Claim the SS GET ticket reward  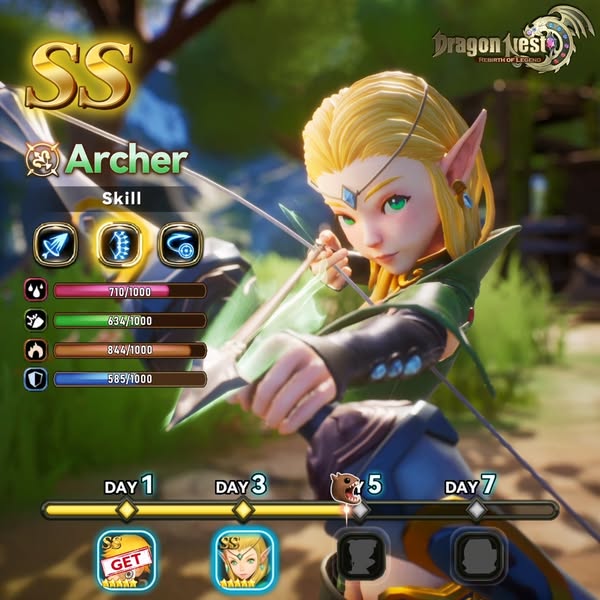pyautogui.click(x=126, y=560)
